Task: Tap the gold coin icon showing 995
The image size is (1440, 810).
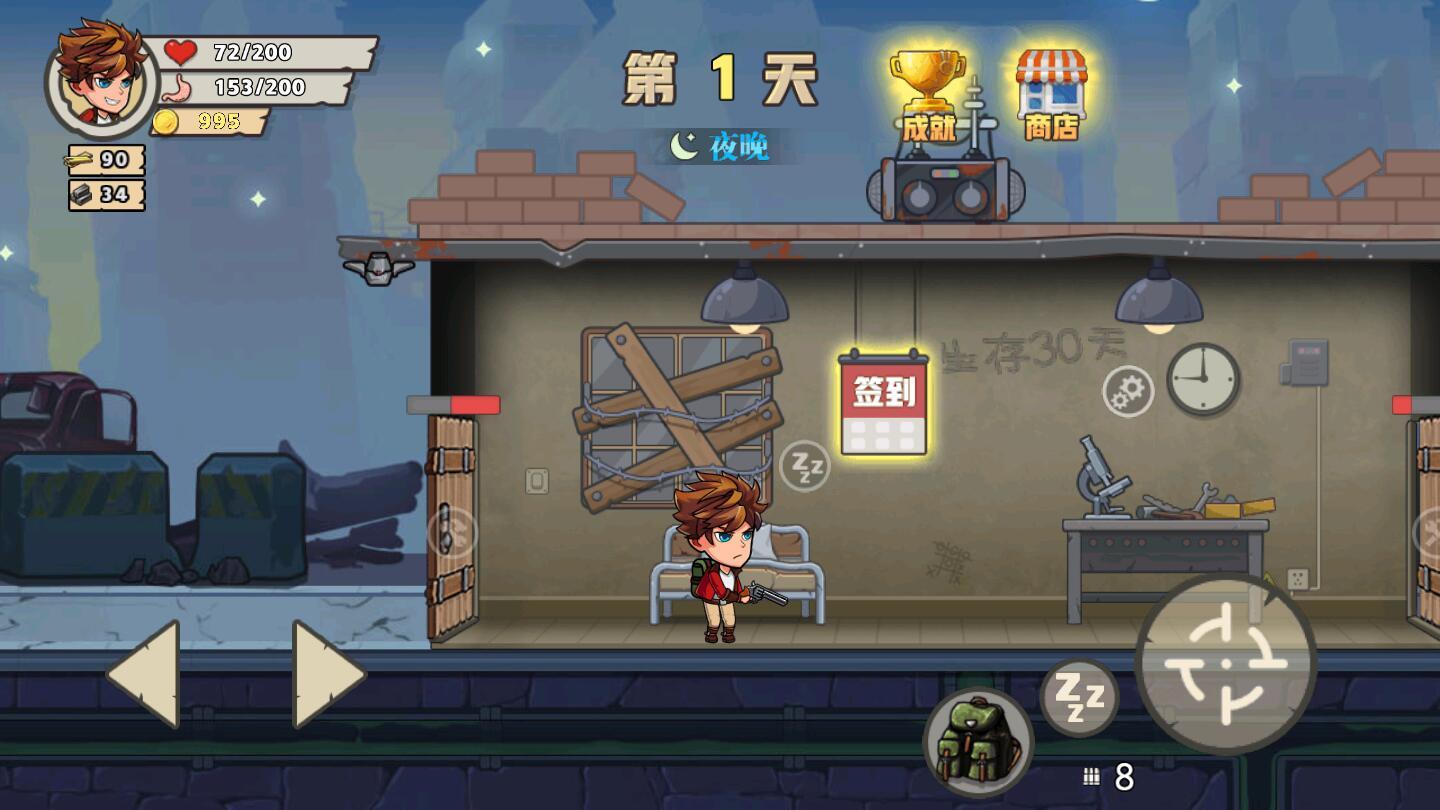Action: (x=166, y=120)
